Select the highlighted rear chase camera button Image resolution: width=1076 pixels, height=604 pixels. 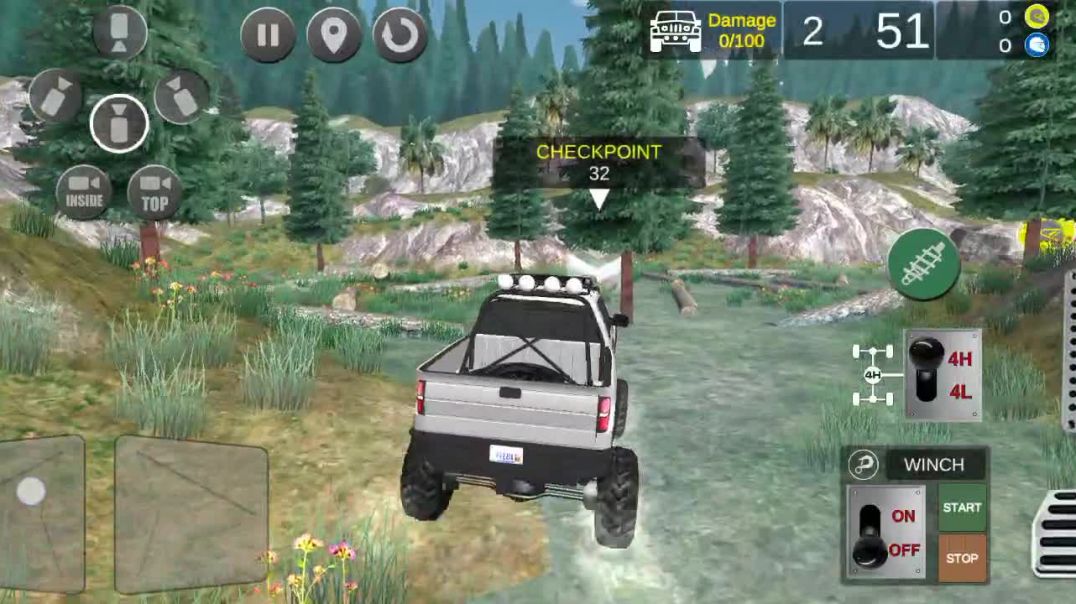click(x=119, y=123)
